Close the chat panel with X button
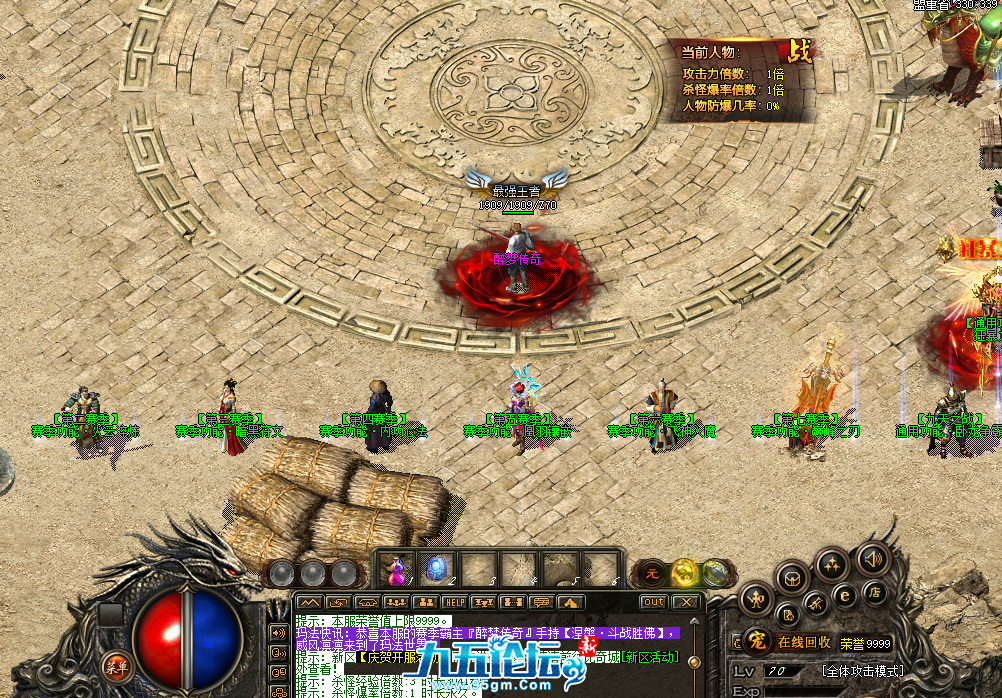This screenshot has height=698, width=1002. [x=685, y=602]
